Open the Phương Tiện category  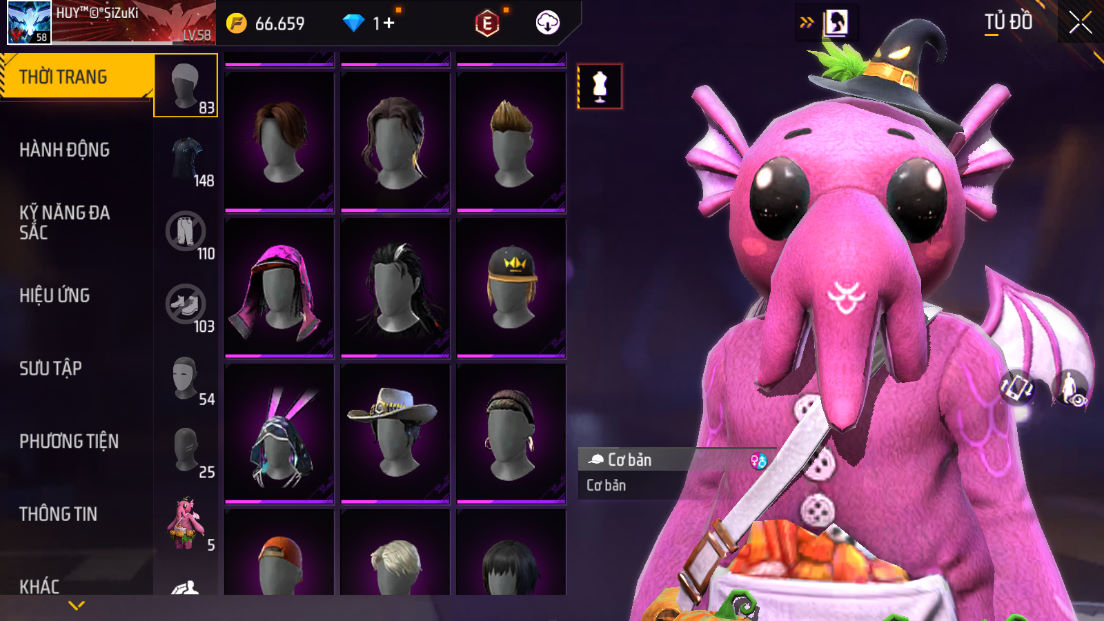(x=69, y=441)
